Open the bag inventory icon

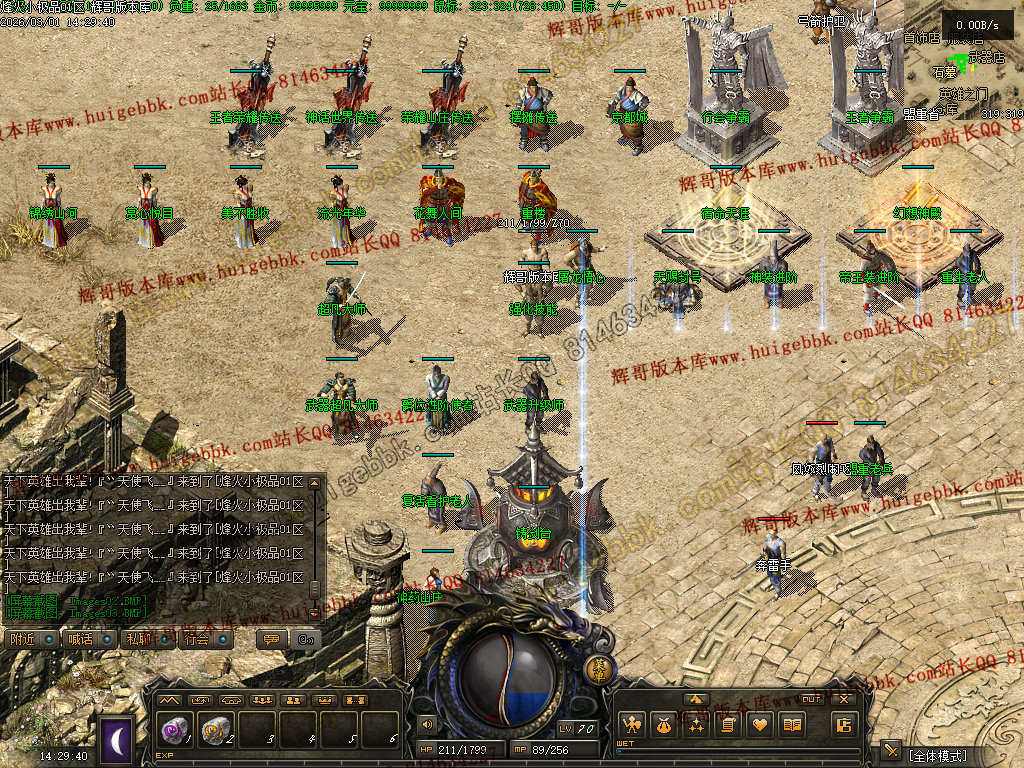663,724
